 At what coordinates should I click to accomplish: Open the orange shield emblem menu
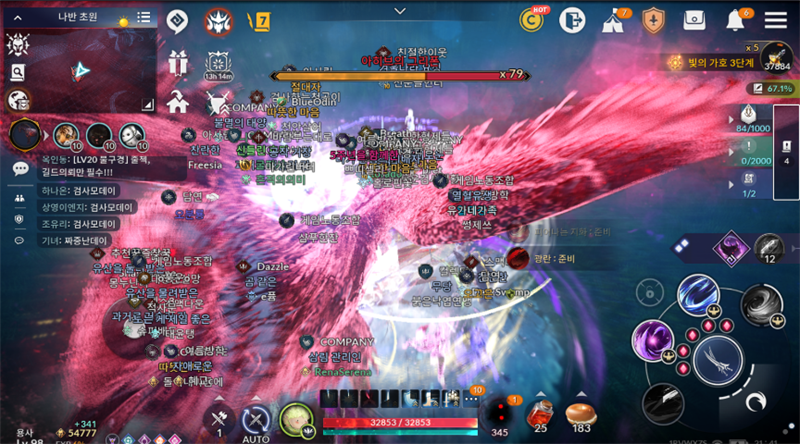coord(653,19)
